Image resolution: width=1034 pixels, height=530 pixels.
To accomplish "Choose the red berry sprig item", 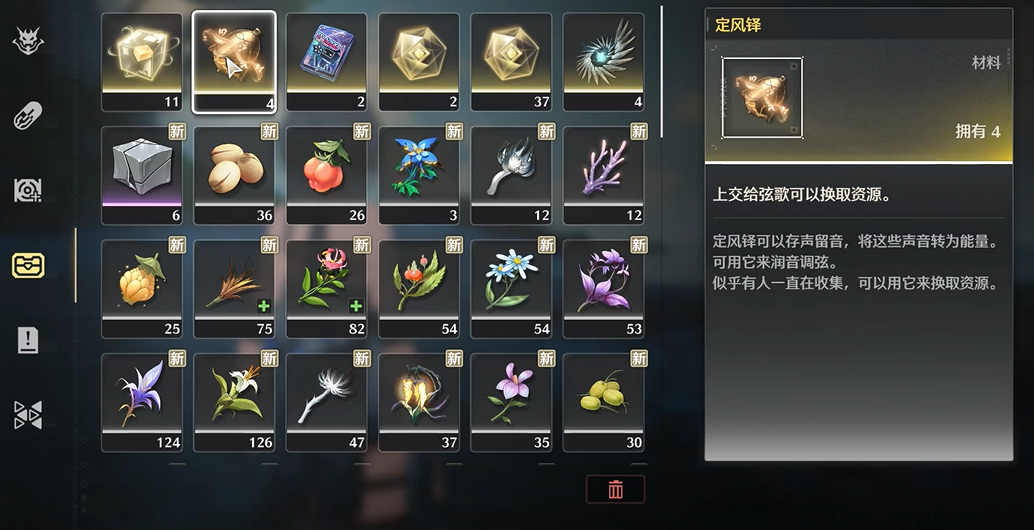I will point(419,281).
